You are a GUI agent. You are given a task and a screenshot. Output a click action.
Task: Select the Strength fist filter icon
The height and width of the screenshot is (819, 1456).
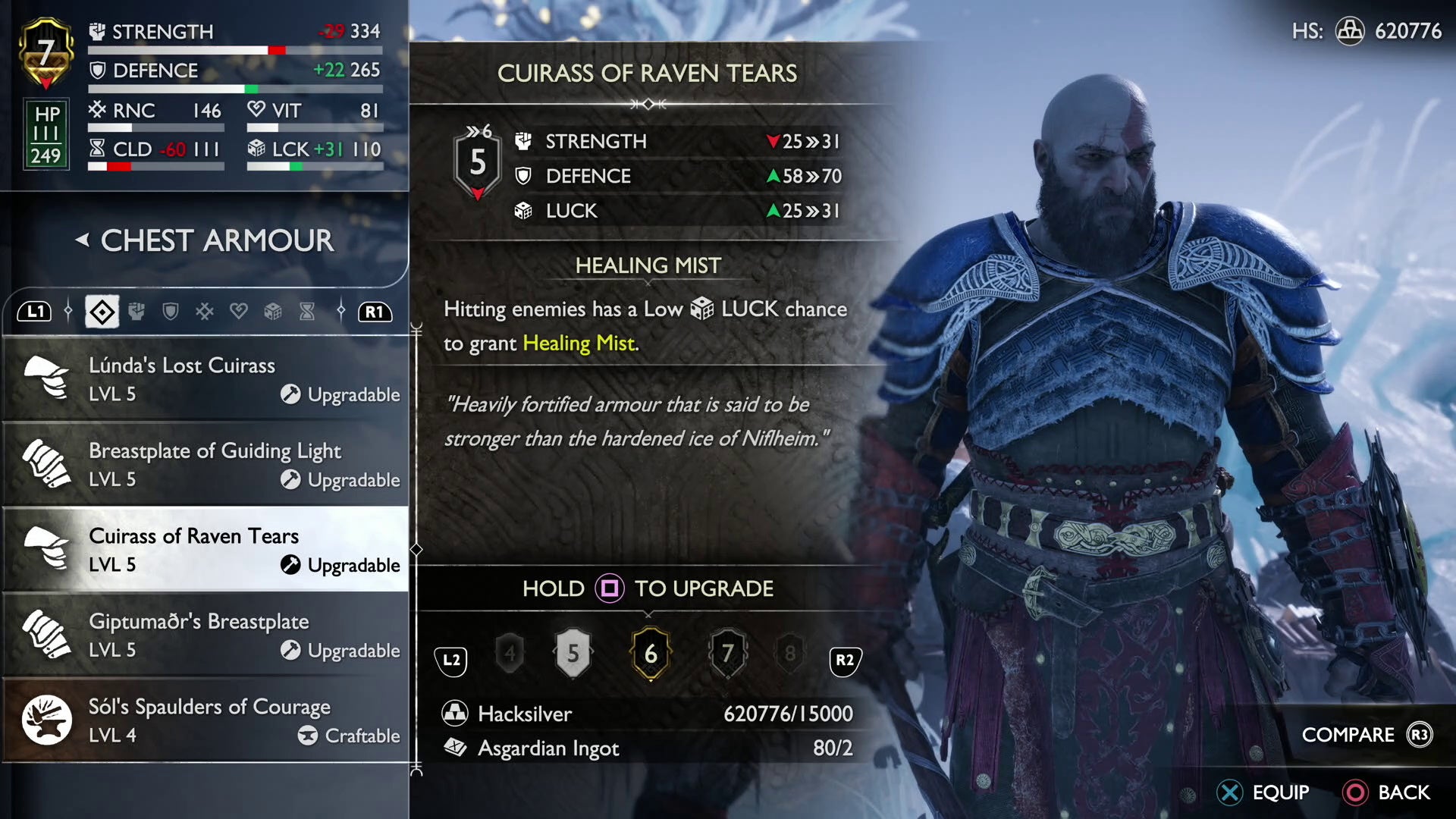click(x=136, y=312)
